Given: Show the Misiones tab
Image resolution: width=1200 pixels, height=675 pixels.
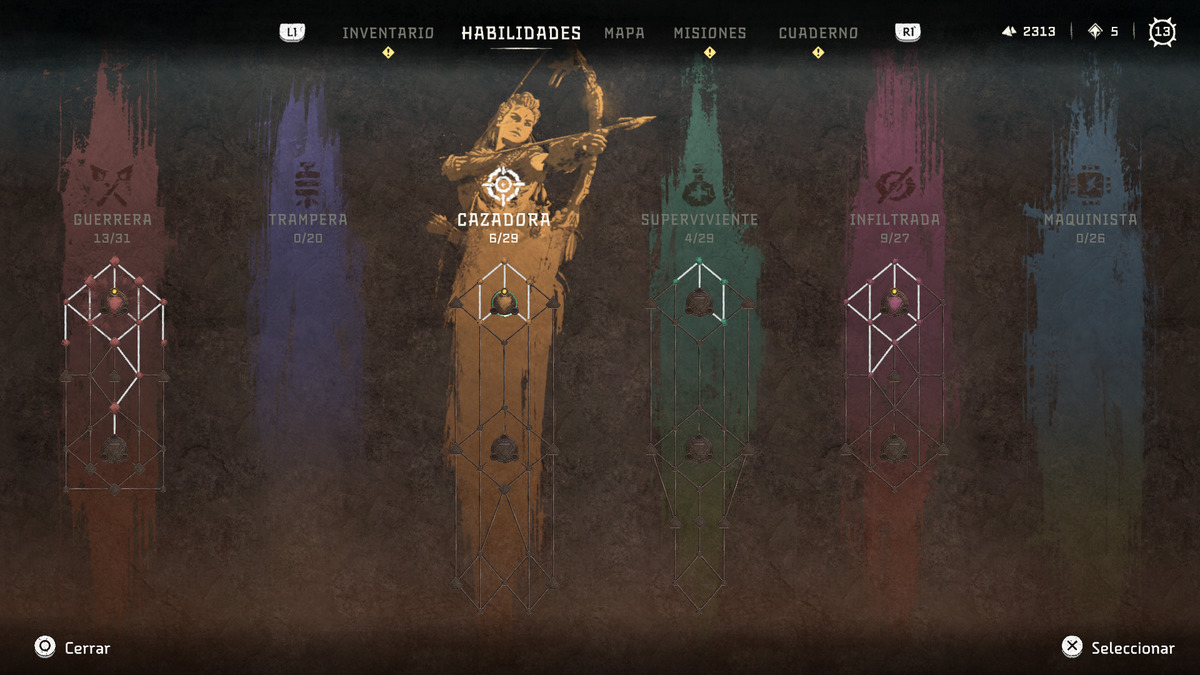Looking at the screenshot, I should point(709,33).
